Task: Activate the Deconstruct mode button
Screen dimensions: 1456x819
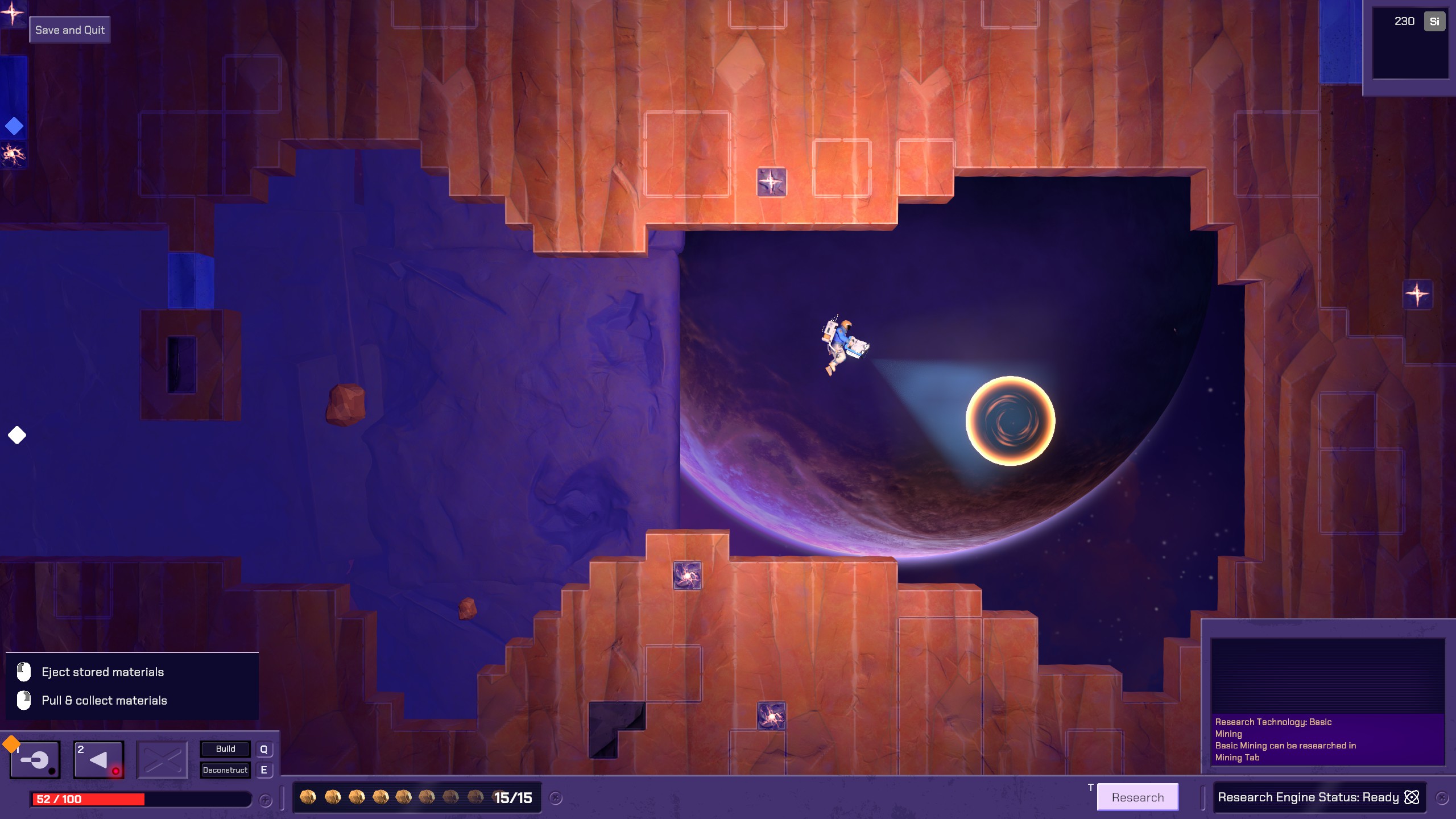Action: pos(225,770)
